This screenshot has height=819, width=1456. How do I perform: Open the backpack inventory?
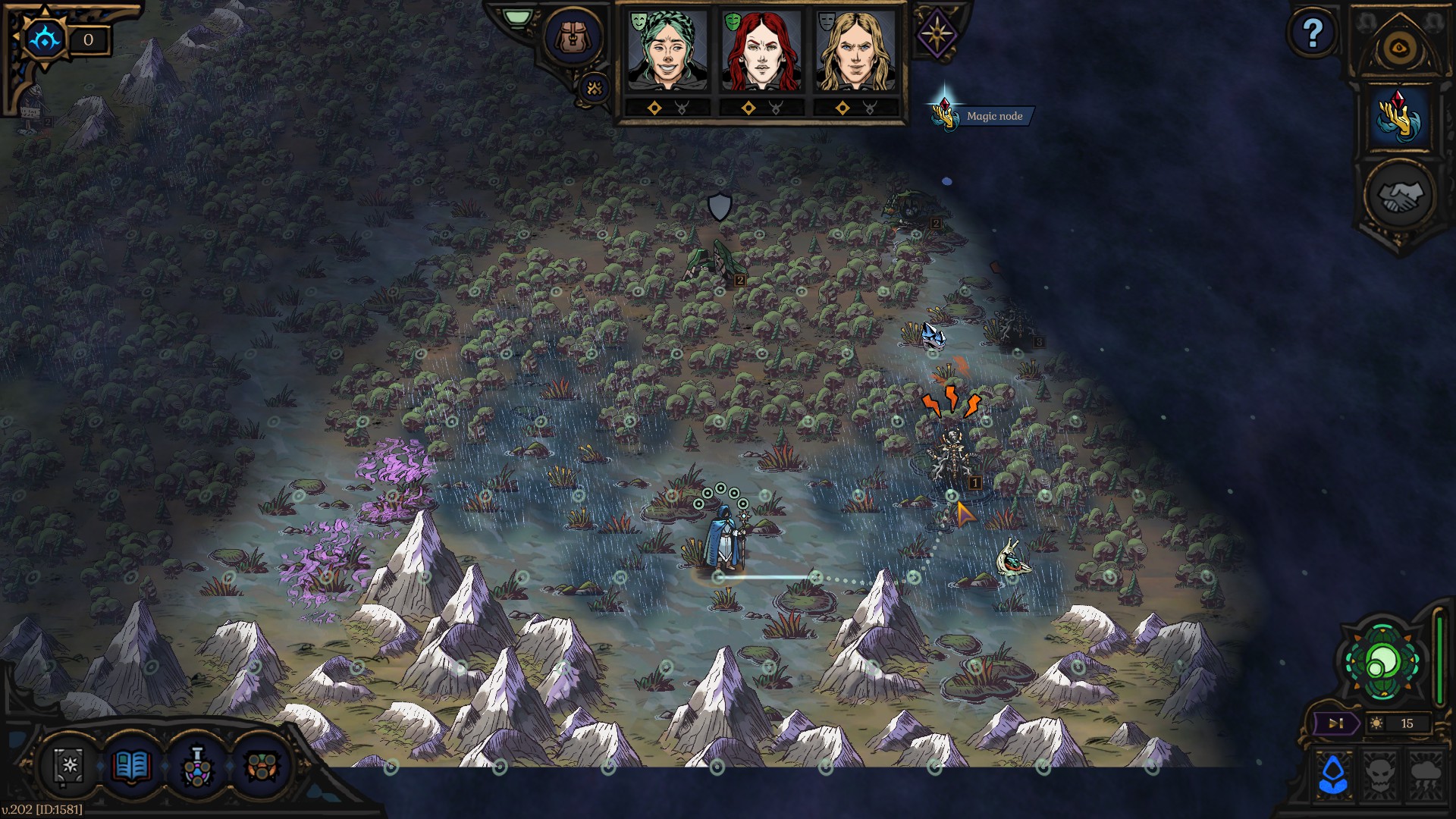573,36
